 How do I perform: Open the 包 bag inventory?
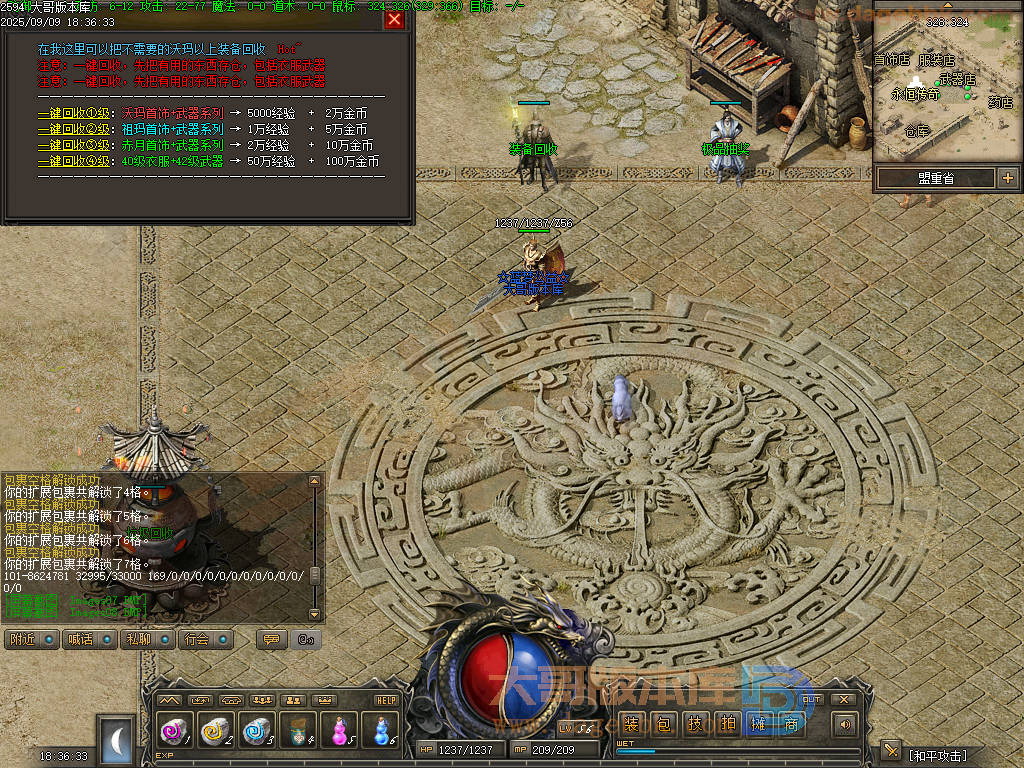664,724
